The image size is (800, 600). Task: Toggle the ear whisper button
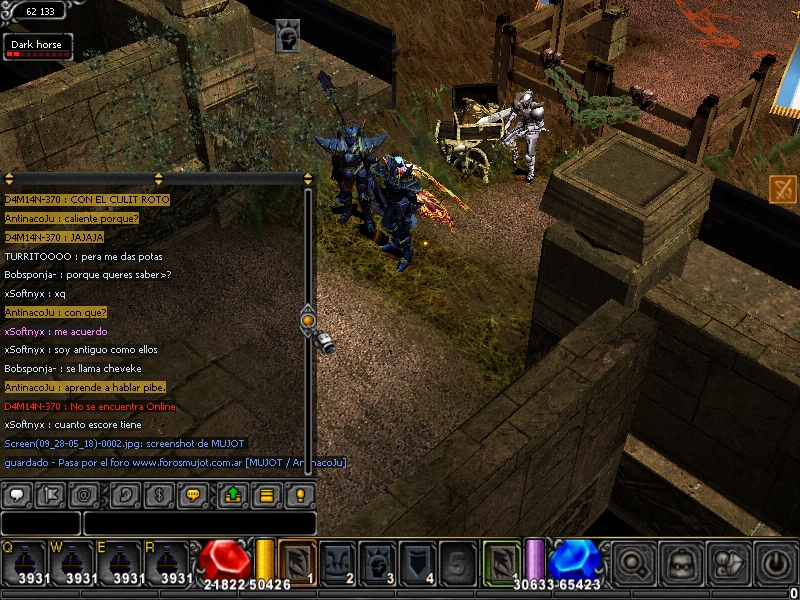click(x=125, y=495)
